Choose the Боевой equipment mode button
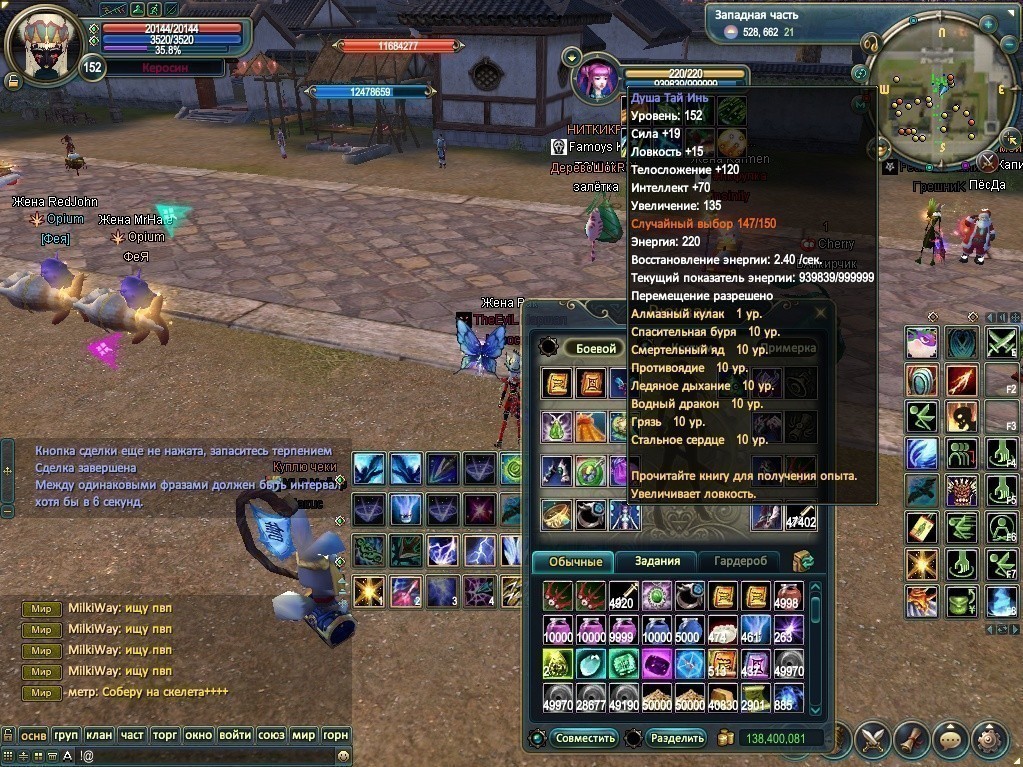Screen dimensions: 1023x767 (591, 348)
